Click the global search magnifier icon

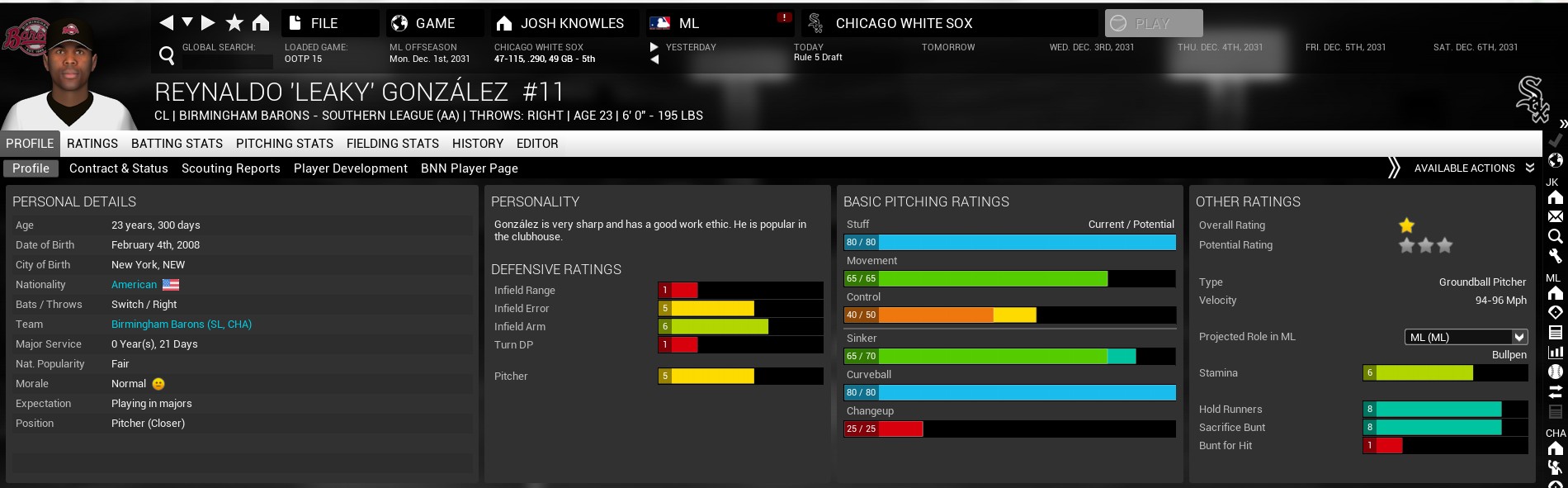pyautogui.click(x=167, y=55)
